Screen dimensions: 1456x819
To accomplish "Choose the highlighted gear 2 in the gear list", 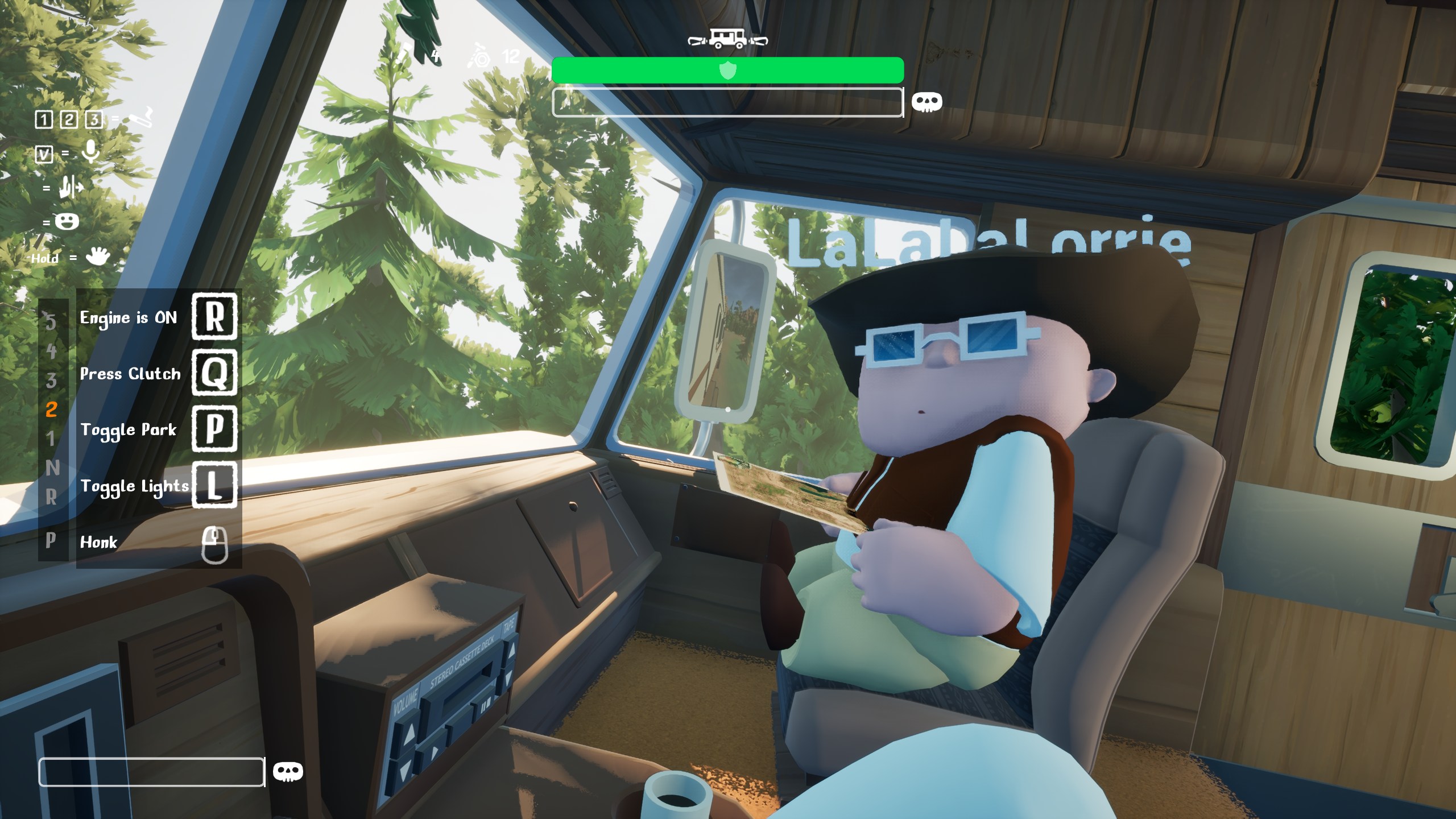I will pyautogui.click(x=52, y=409).
